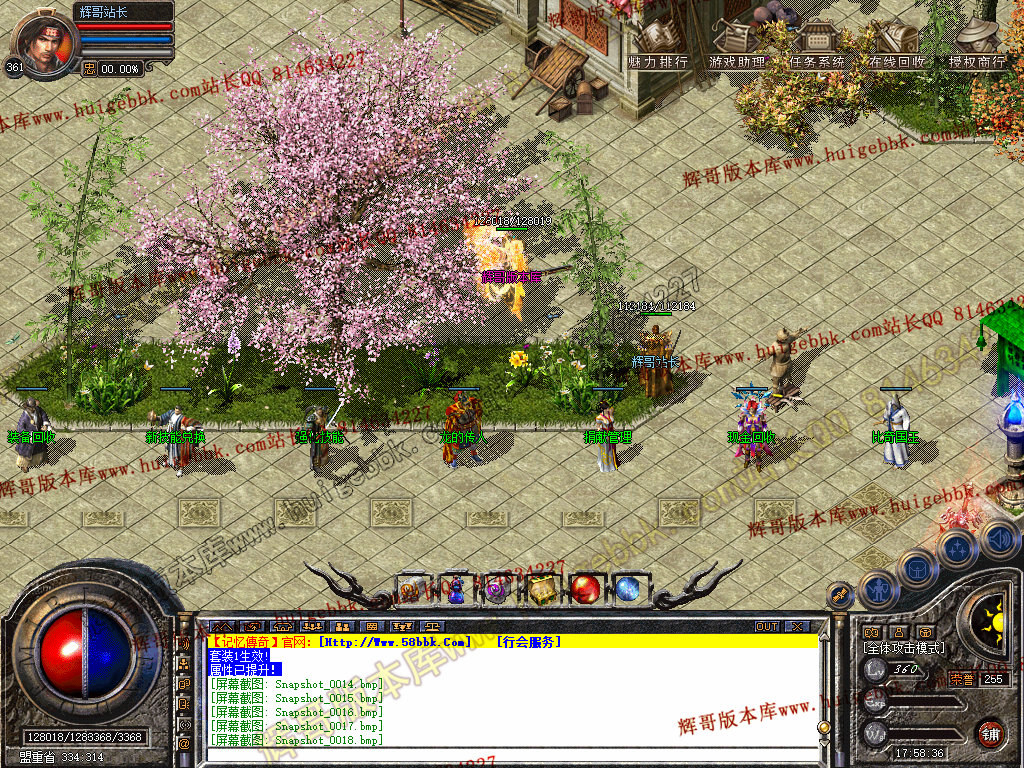This screenshot has height=768, width=1024.
Task: Click the OUT button on chat panel
Action: [767, 627]
